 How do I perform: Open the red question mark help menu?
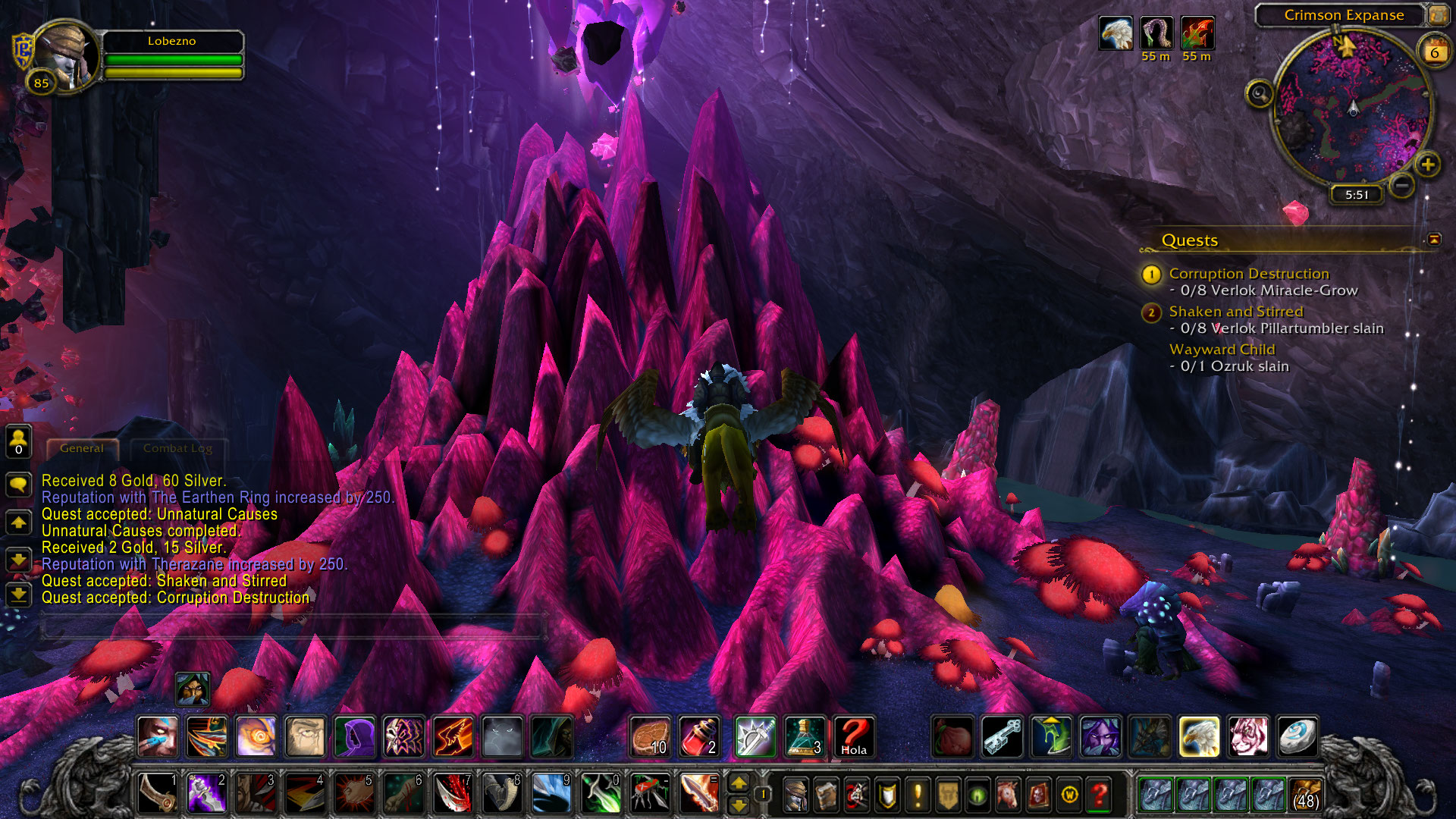tap(1099, 795)
